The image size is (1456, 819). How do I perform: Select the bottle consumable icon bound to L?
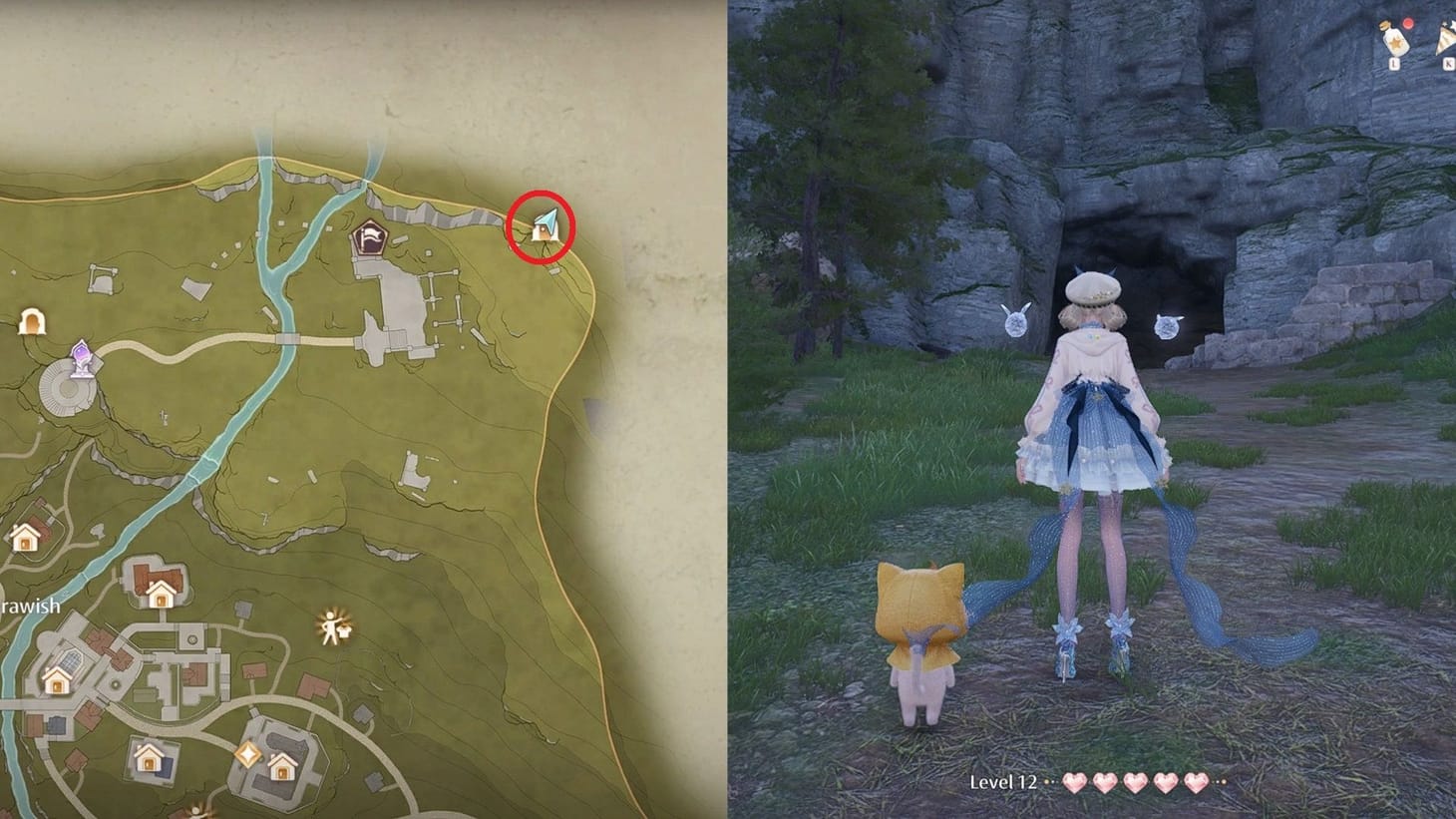[1396, 41]
